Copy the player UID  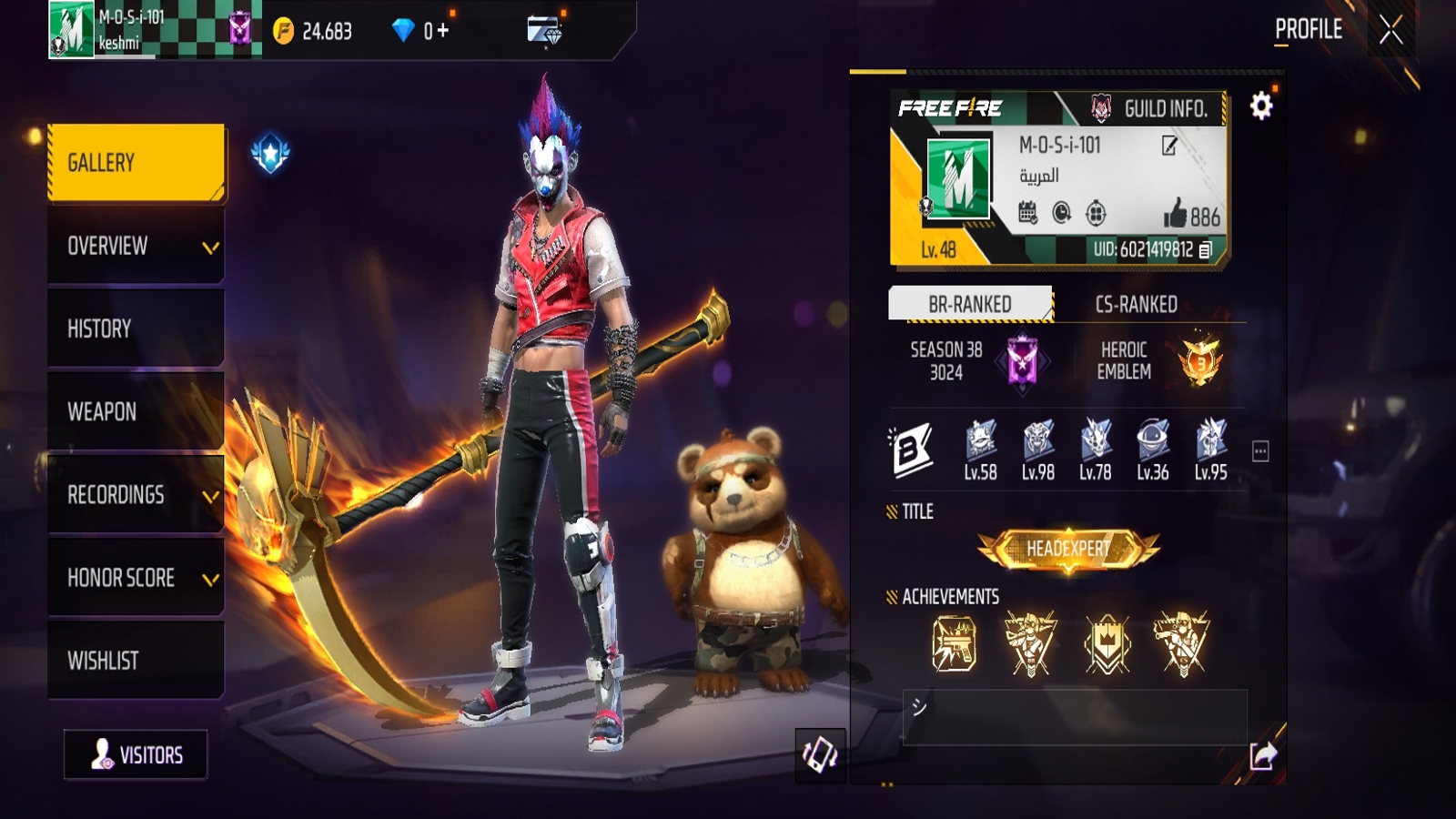[1206, 249]
